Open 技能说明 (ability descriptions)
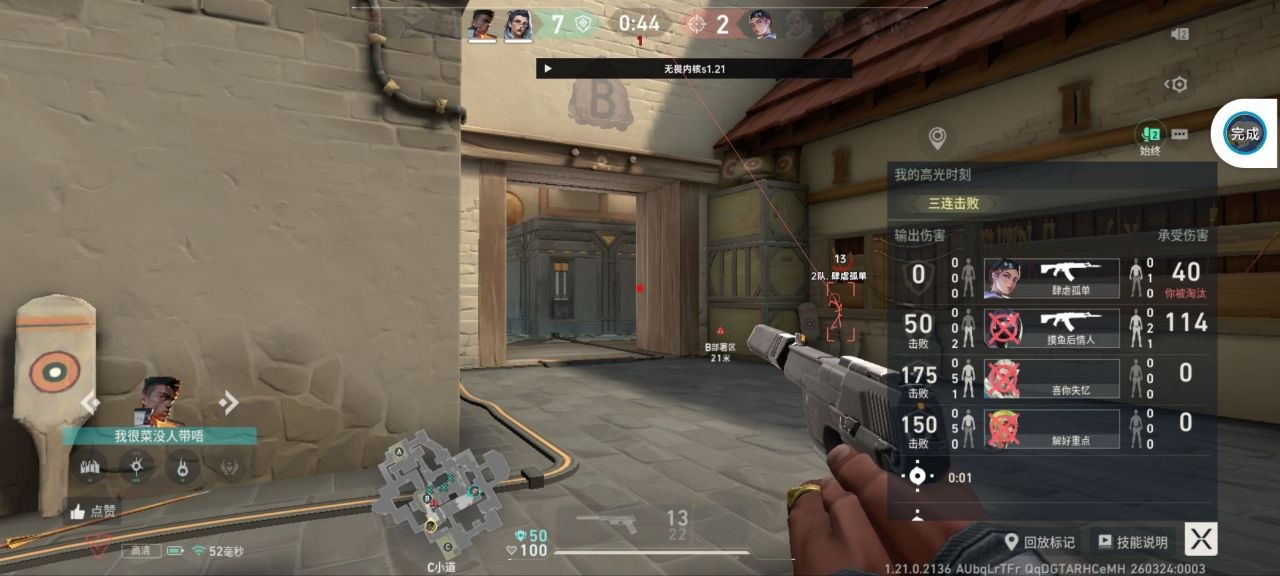This screenshot has height=576, width=1280. coord(1133,542)
